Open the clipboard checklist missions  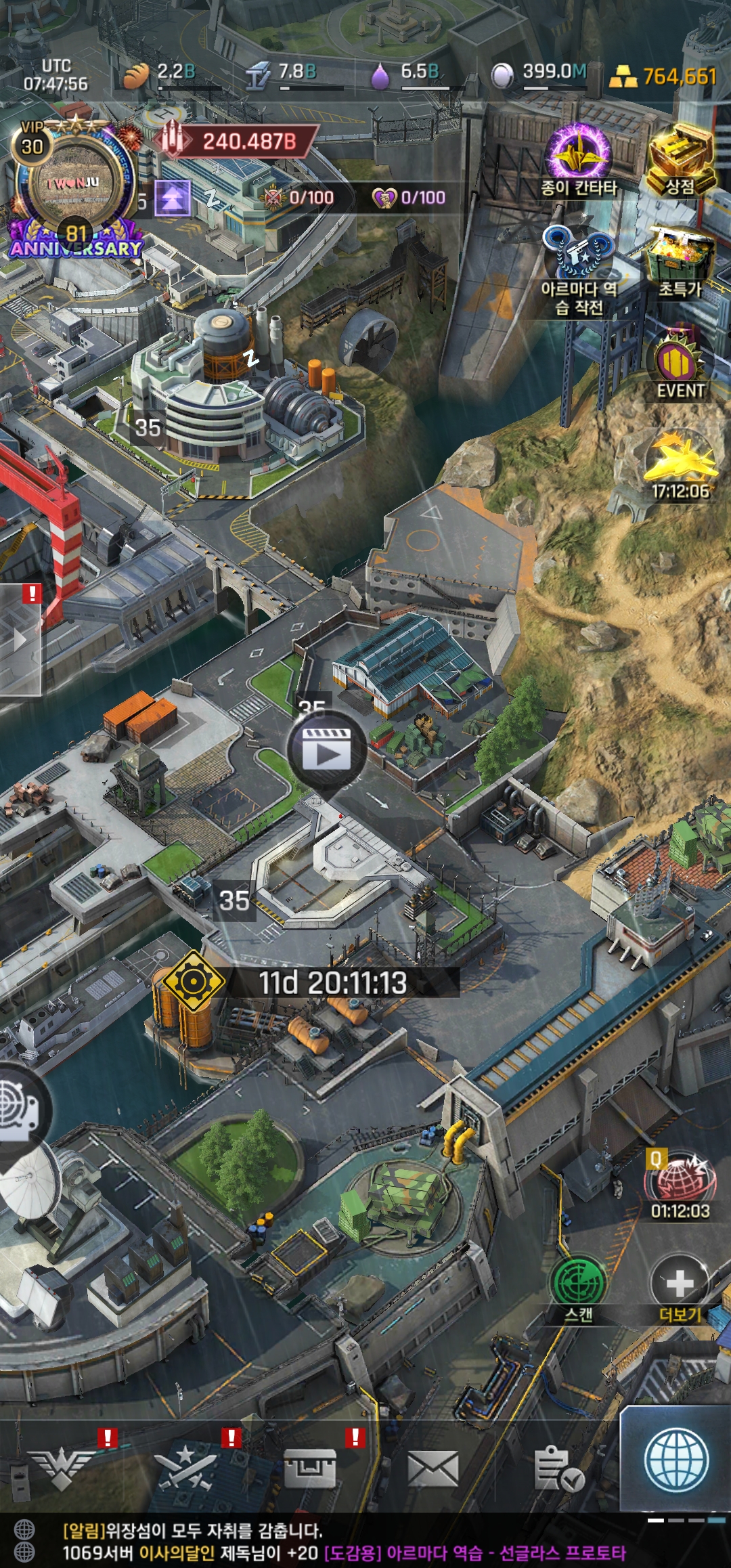click(558, 1469)
